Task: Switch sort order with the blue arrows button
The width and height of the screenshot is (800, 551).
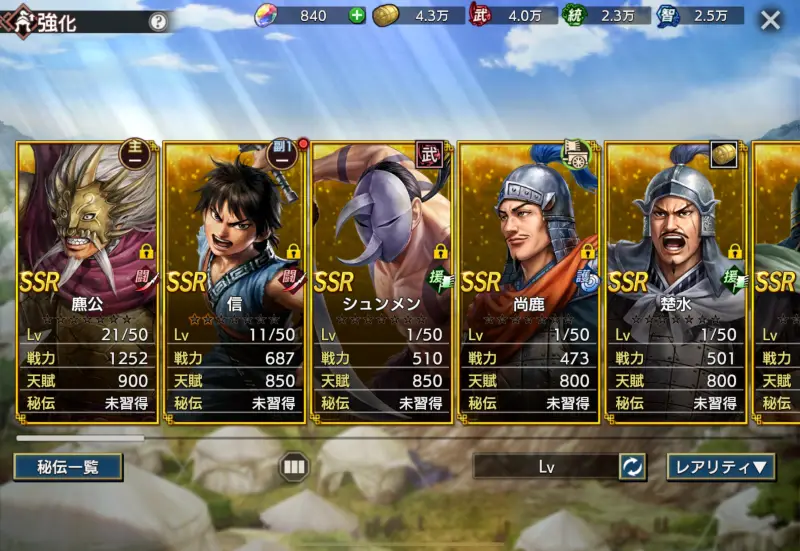Action: tap(632, 466)
